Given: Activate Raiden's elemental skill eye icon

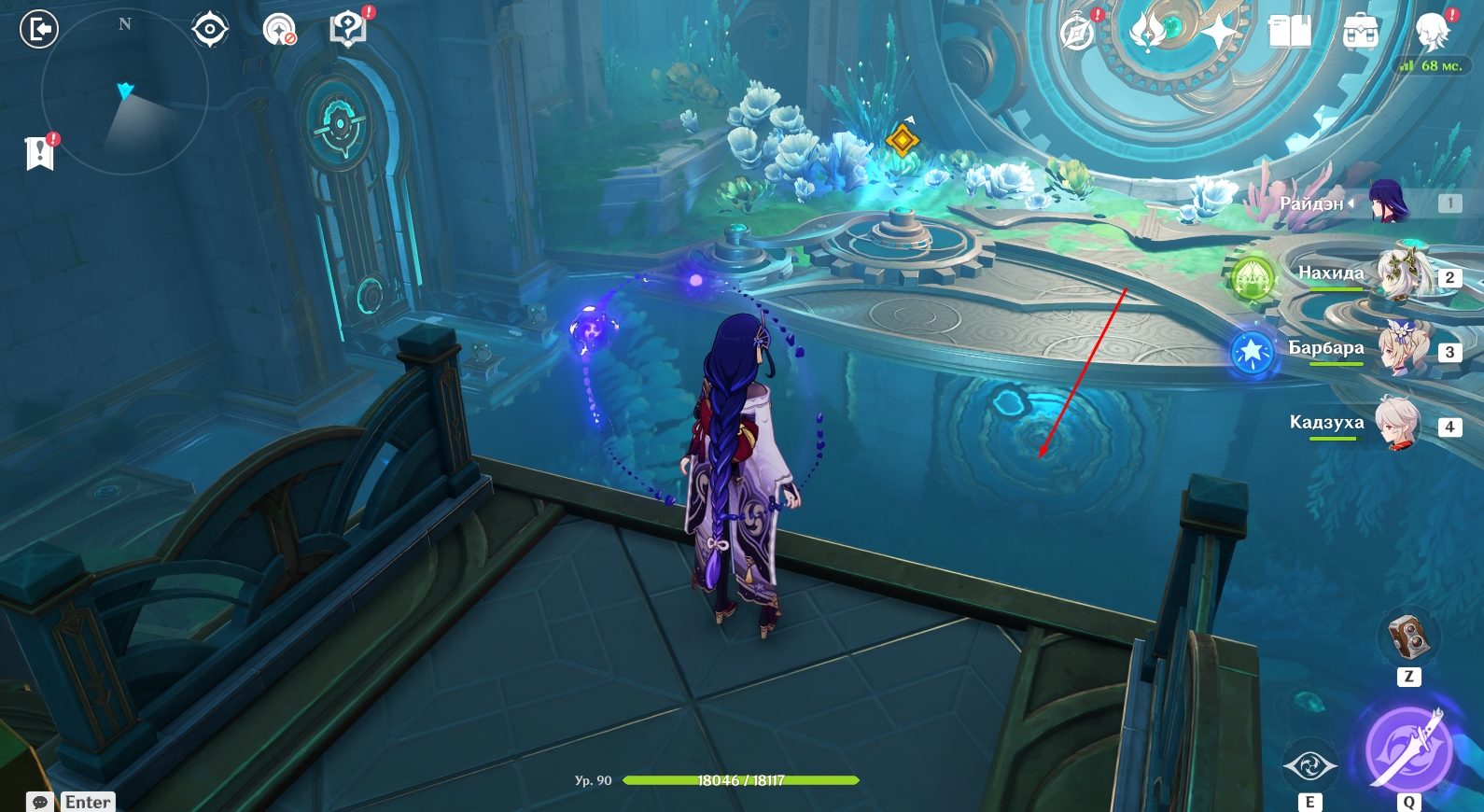Looking at the screenshot, I should point(1309,767).
